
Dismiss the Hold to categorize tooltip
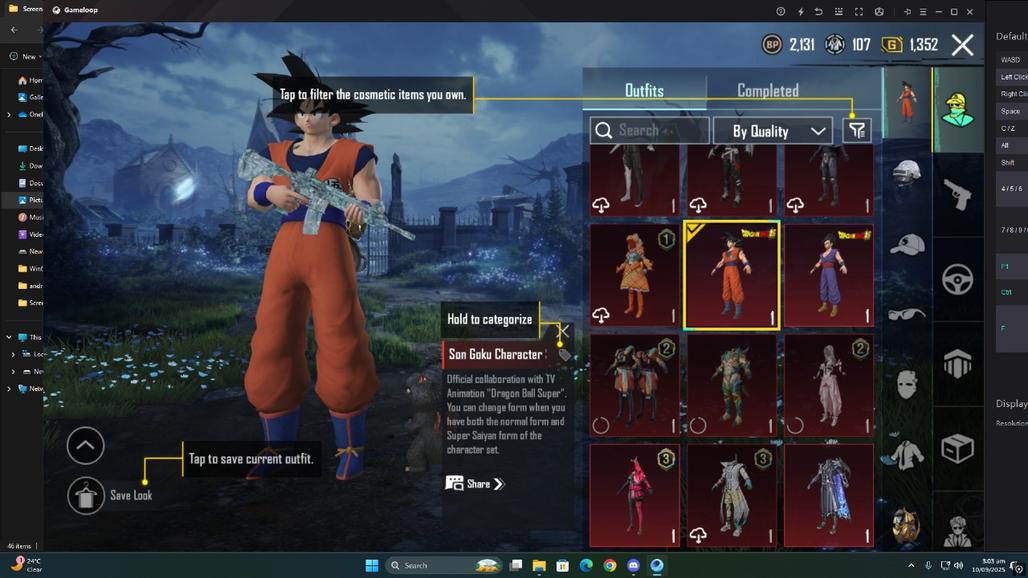(x=564, y=331)
